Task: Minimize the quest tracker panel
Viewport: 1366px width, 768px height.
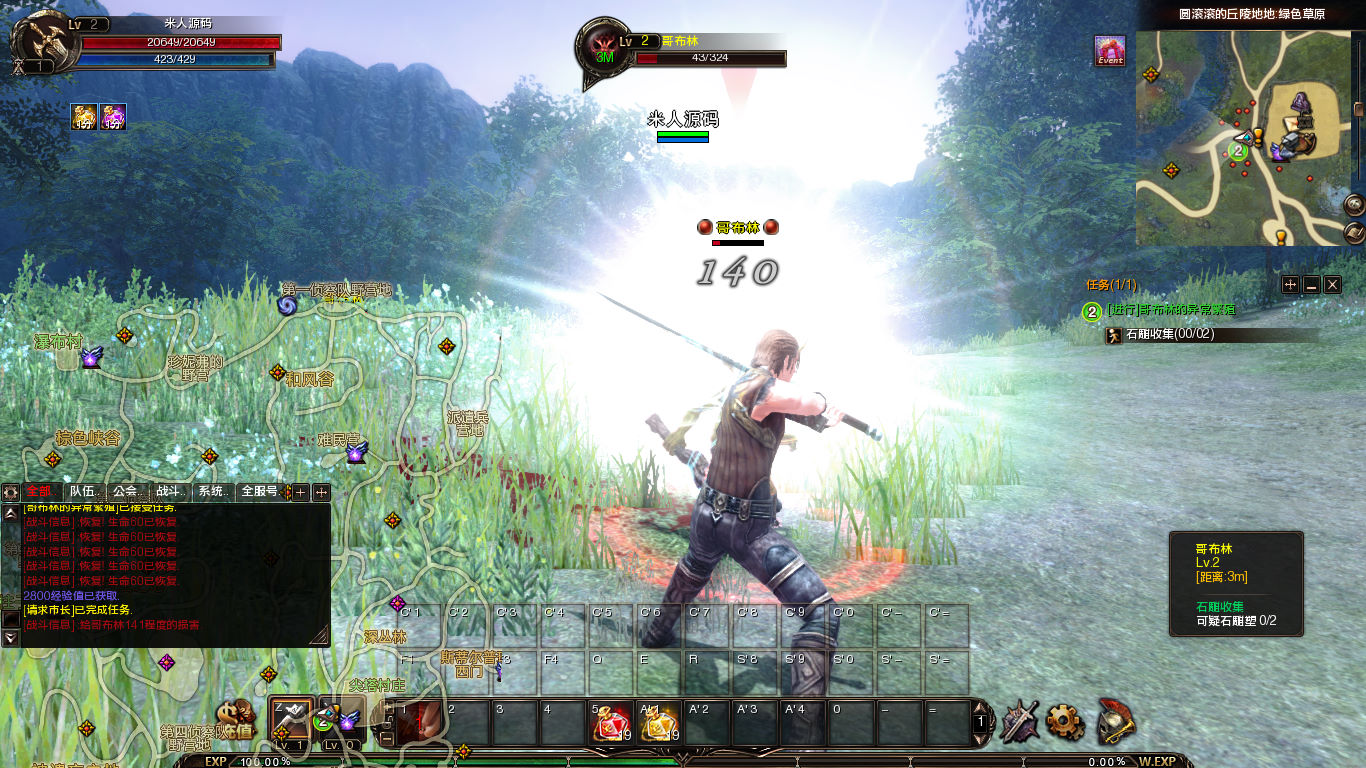Action: click(1311, 285)
